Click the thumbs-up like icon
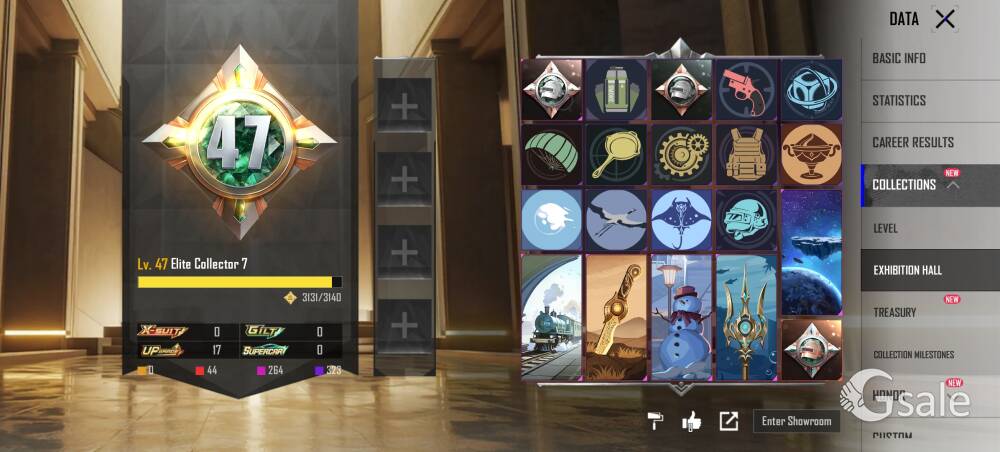 click(x=691, y=421)
